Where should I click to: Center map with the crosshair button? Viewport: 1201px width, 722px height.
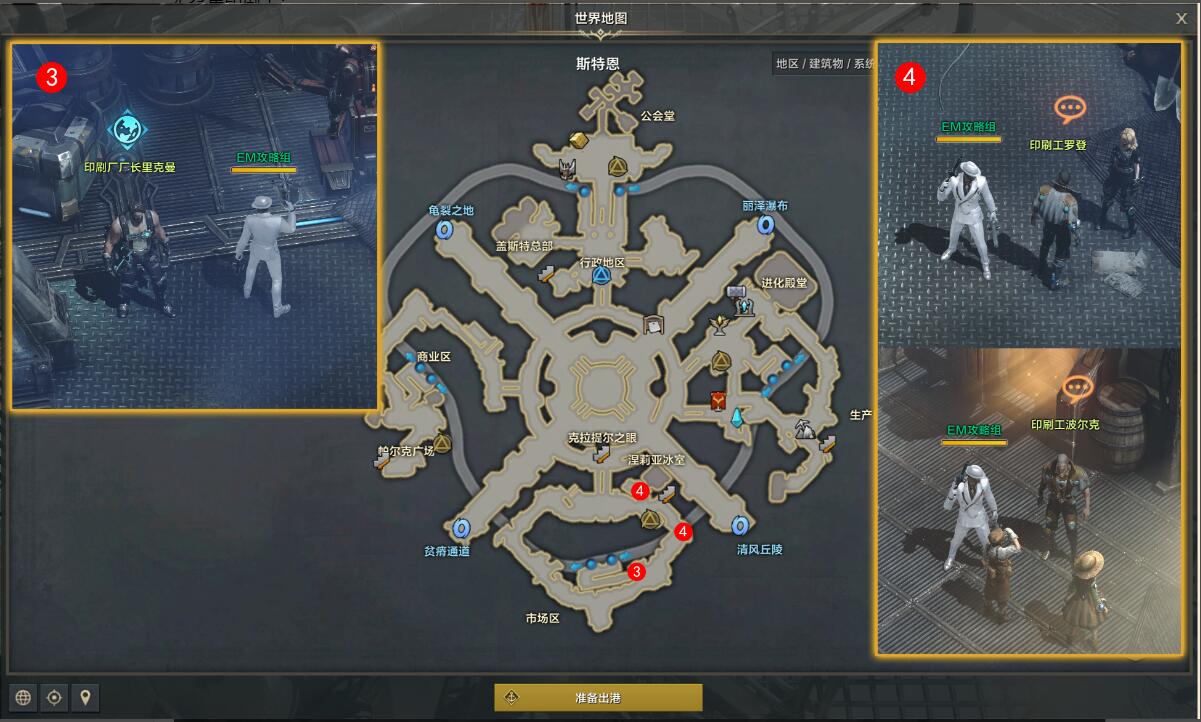[55, 697]
